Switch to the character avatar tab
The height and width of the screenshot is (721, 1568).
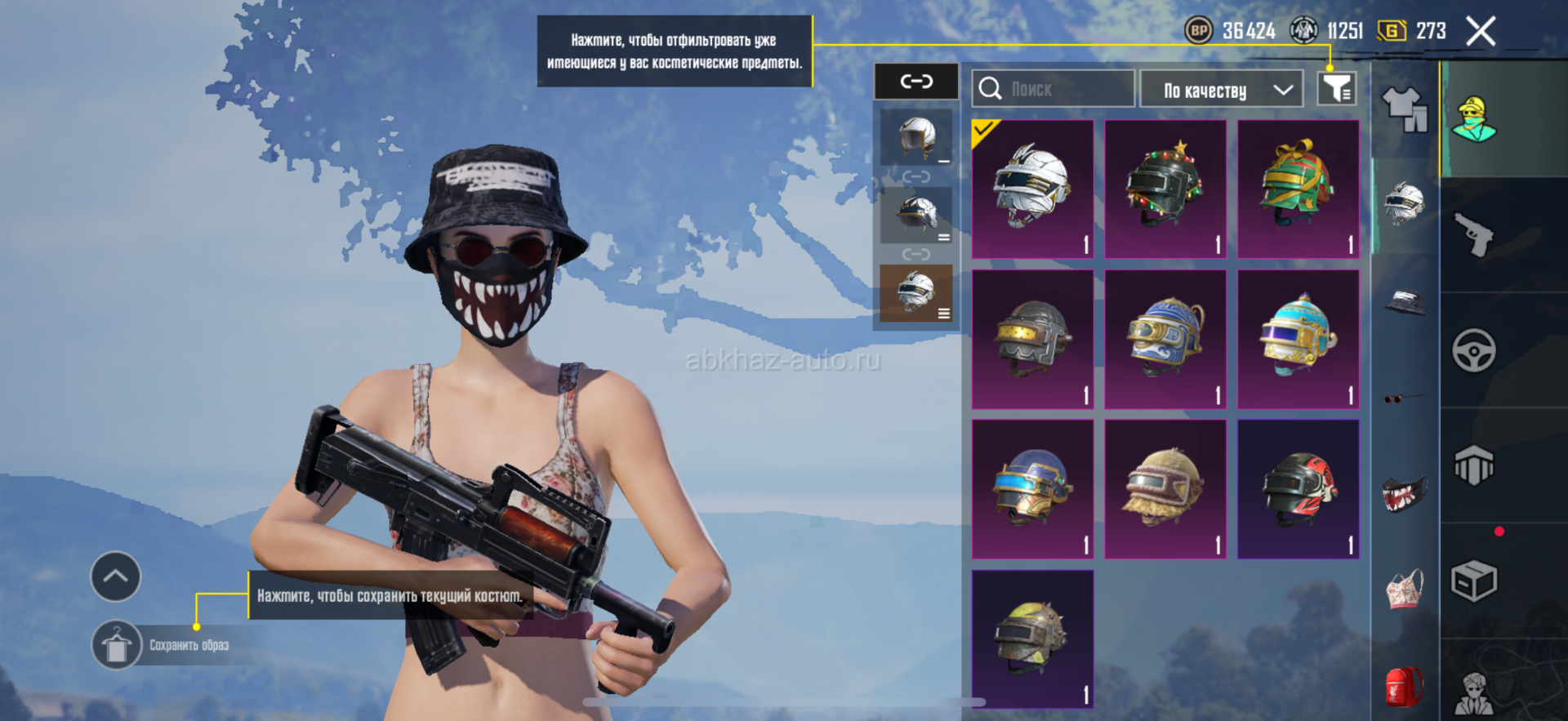[x=1474, y=119]
